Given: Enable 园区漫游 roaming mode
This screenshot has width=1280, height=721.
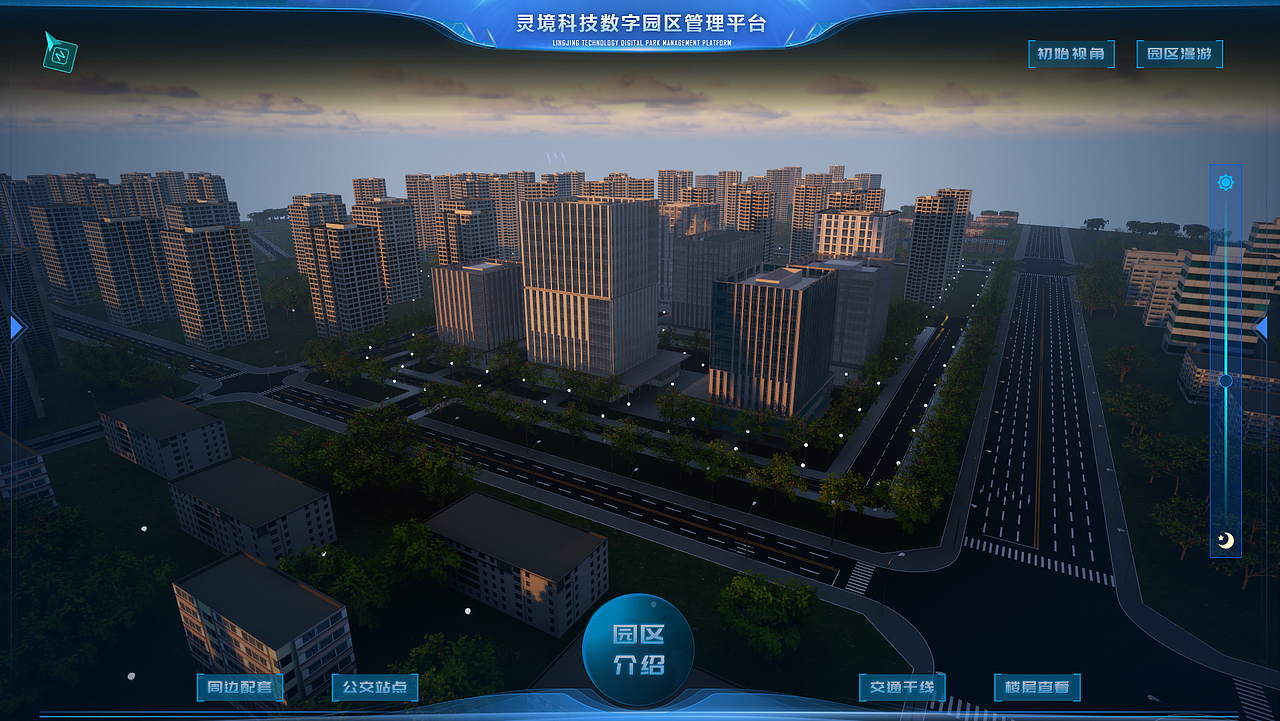Looking at the screenshot, I should pyautogui.click(x=1180, y=54).
